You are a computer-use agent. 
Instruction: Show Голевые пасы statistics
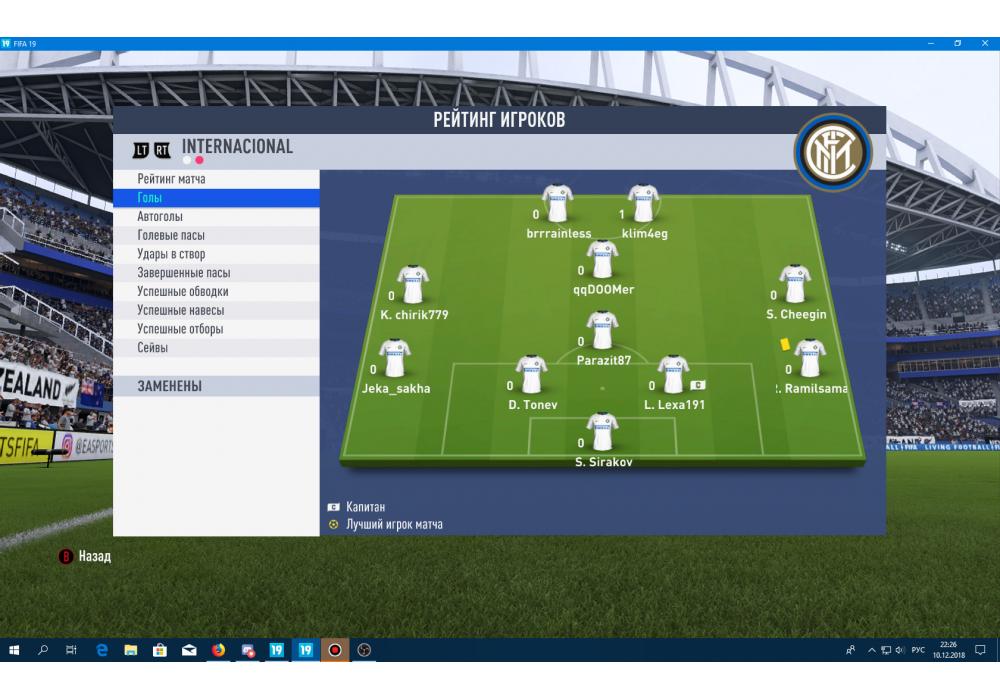(171, 236)
